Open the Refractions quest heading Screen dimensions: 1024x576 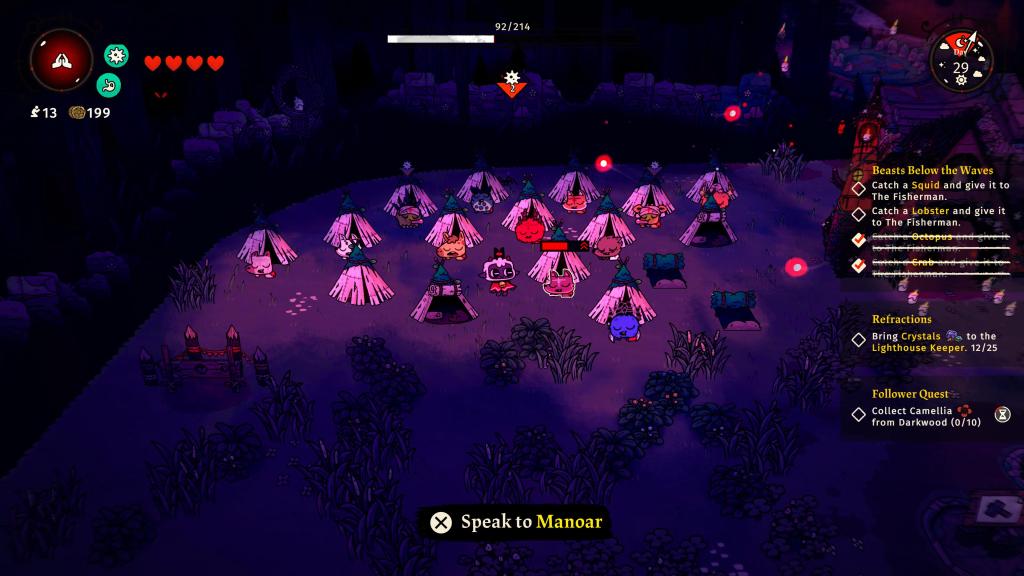point(901,319)
